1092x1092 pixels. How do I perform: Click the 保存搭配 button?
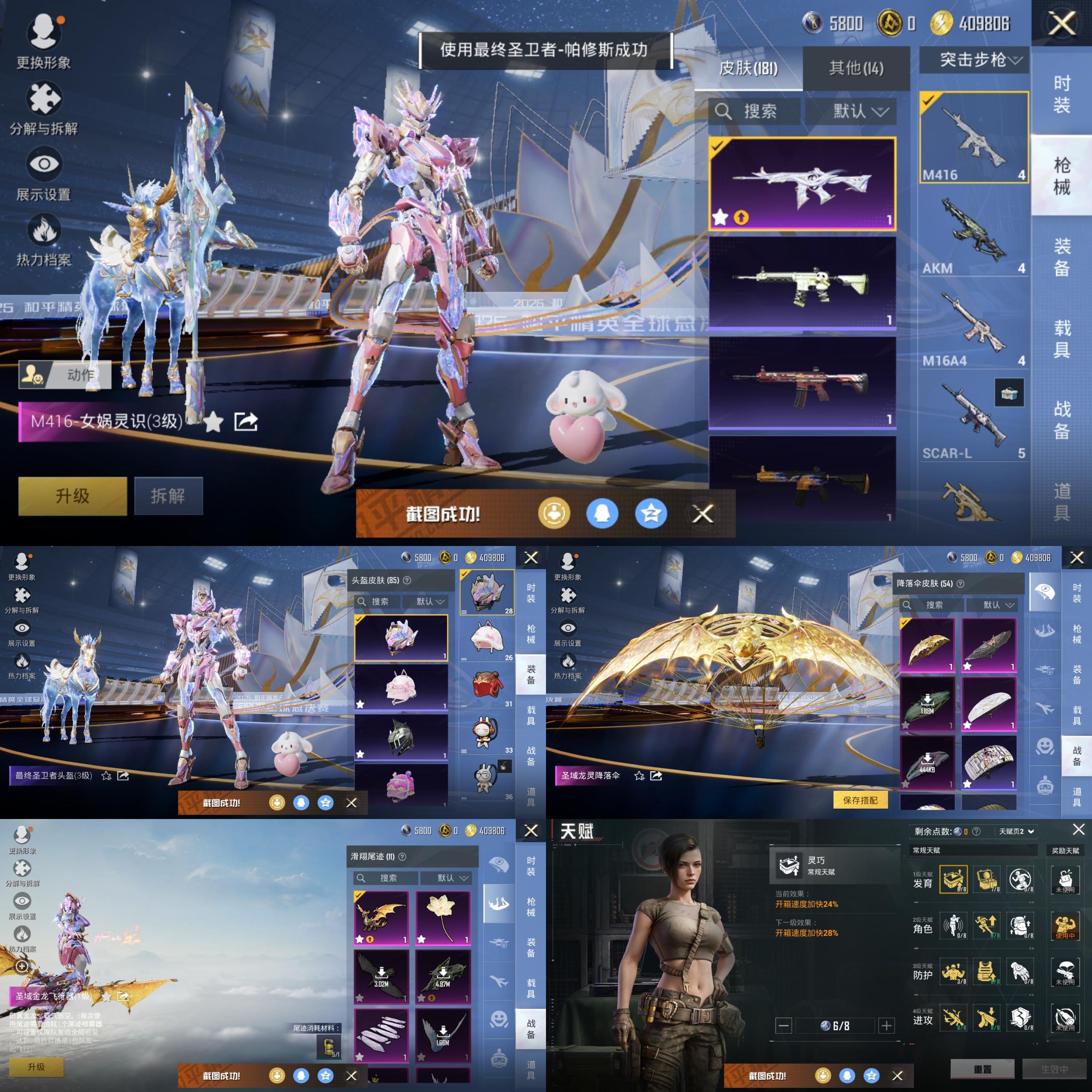pos(860,800)
